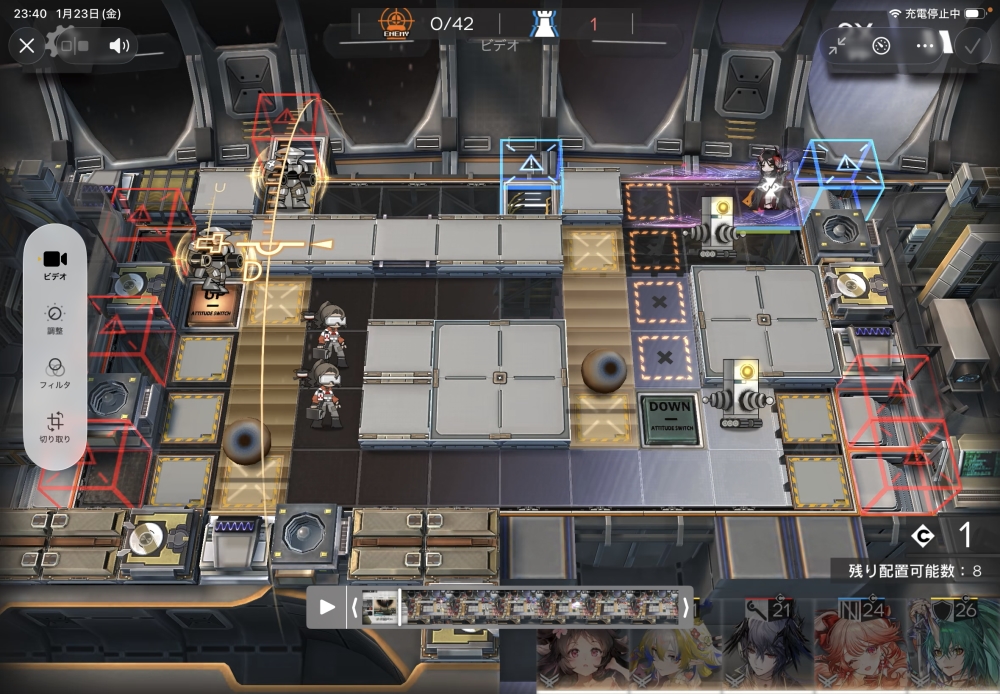
Task: Pick the blonde operator card
Action: point(672,660)
